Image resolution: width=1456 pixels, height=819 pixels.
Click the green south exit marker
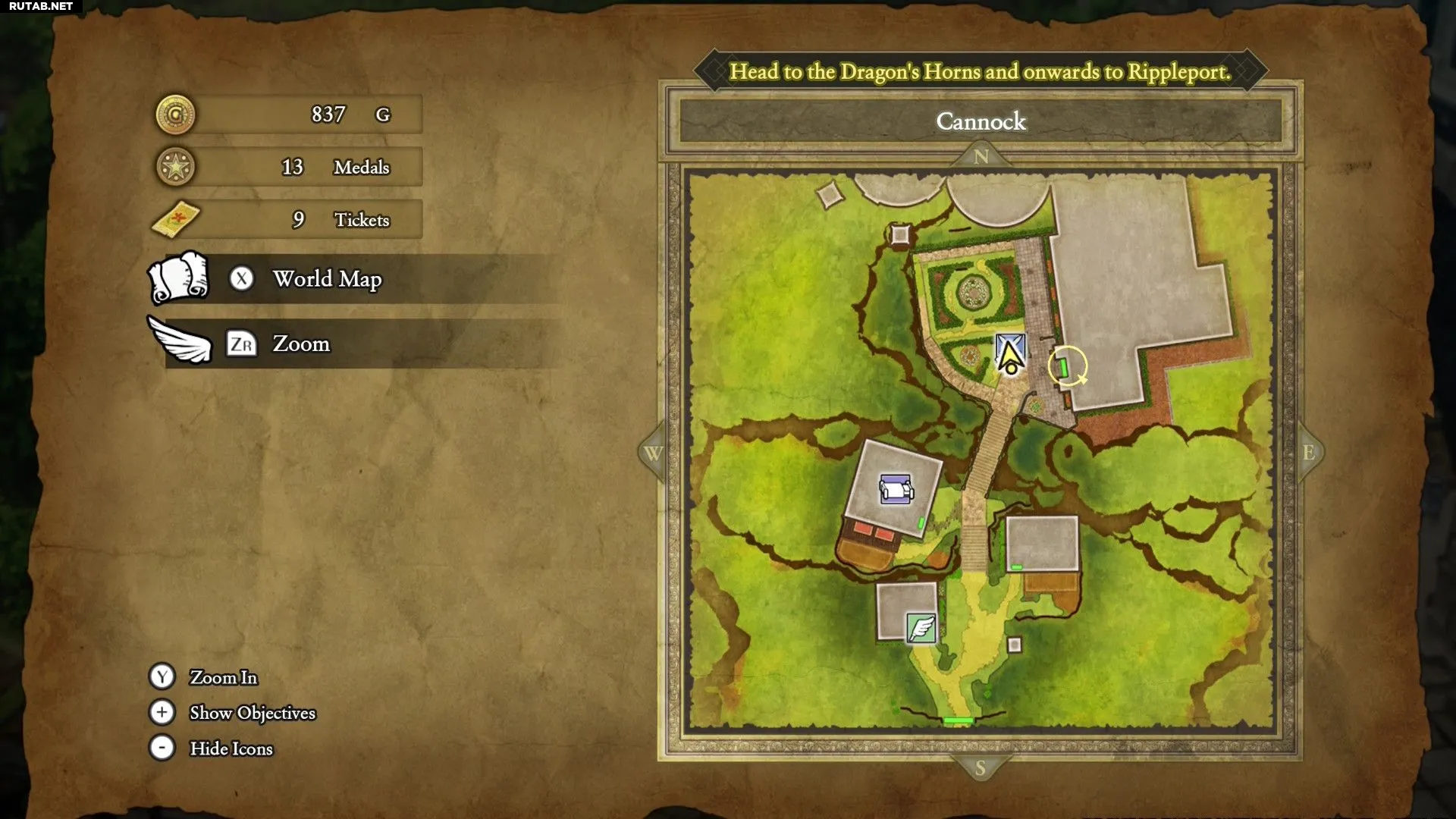[958, 720]
